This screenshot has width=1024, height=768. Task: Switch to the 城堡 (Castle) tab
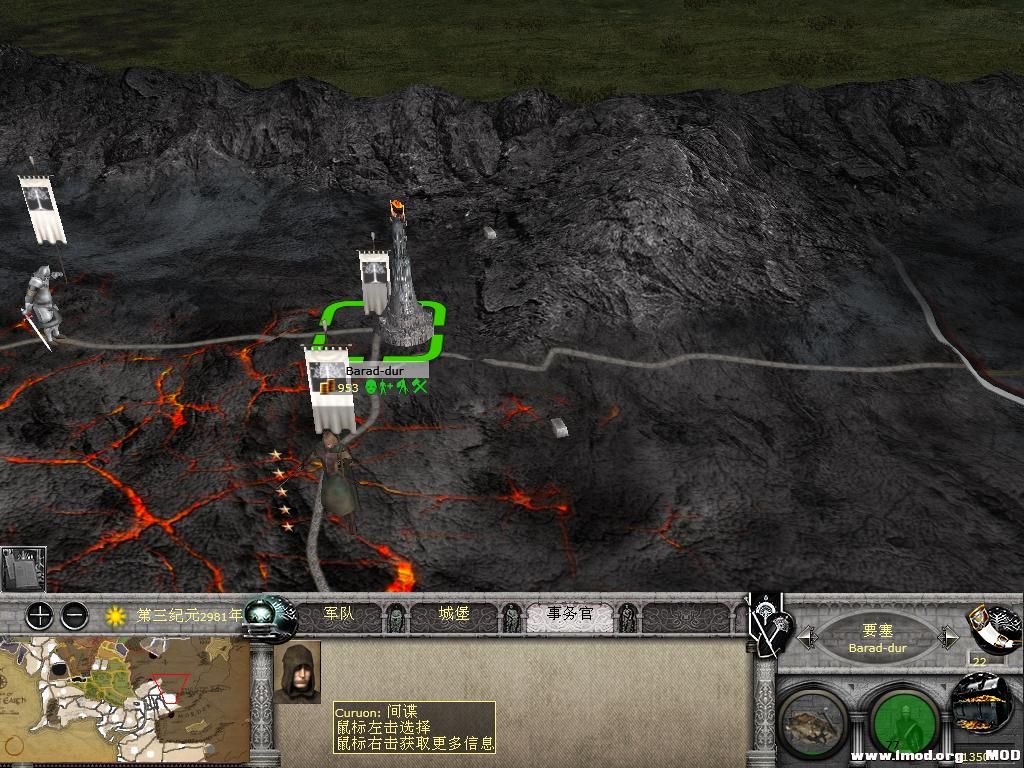click(x=454, y=614)
